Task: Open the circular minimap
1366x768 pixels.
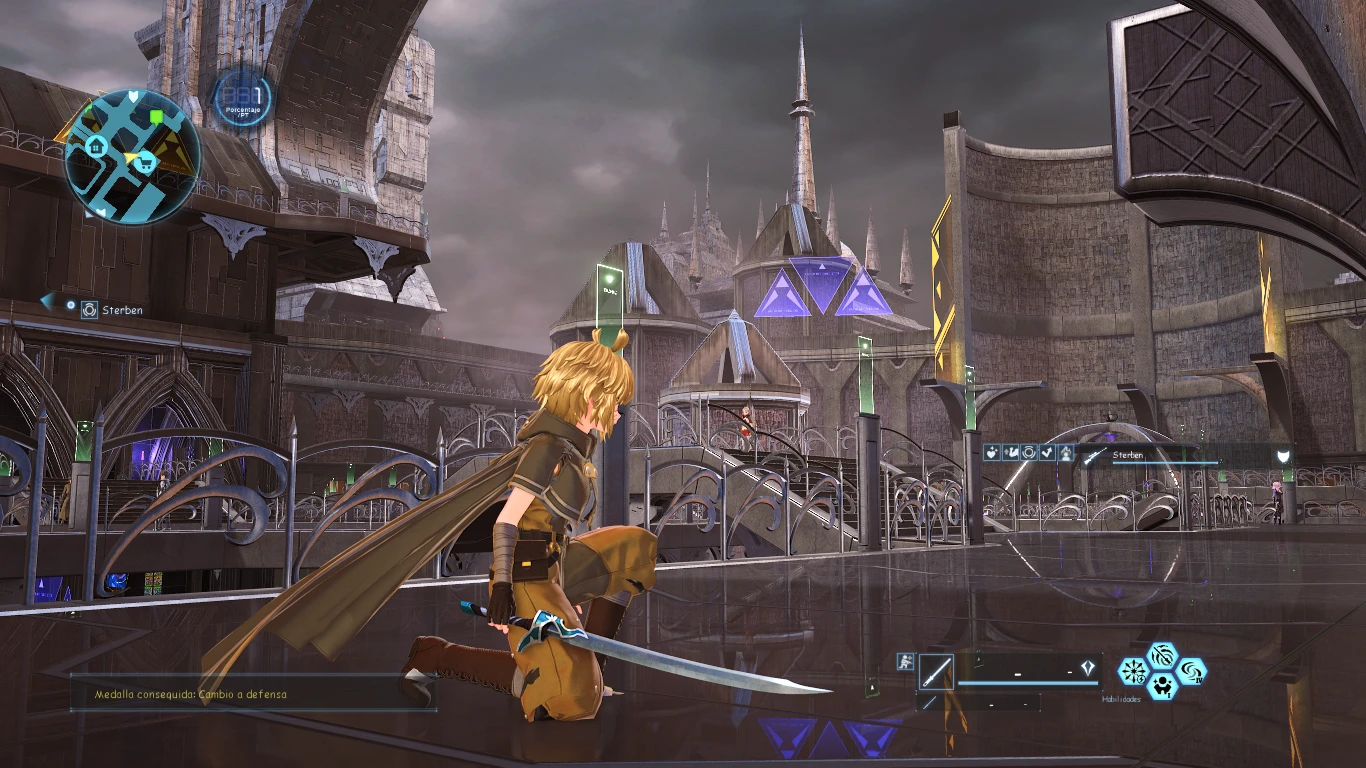Action: click(132, 156)
